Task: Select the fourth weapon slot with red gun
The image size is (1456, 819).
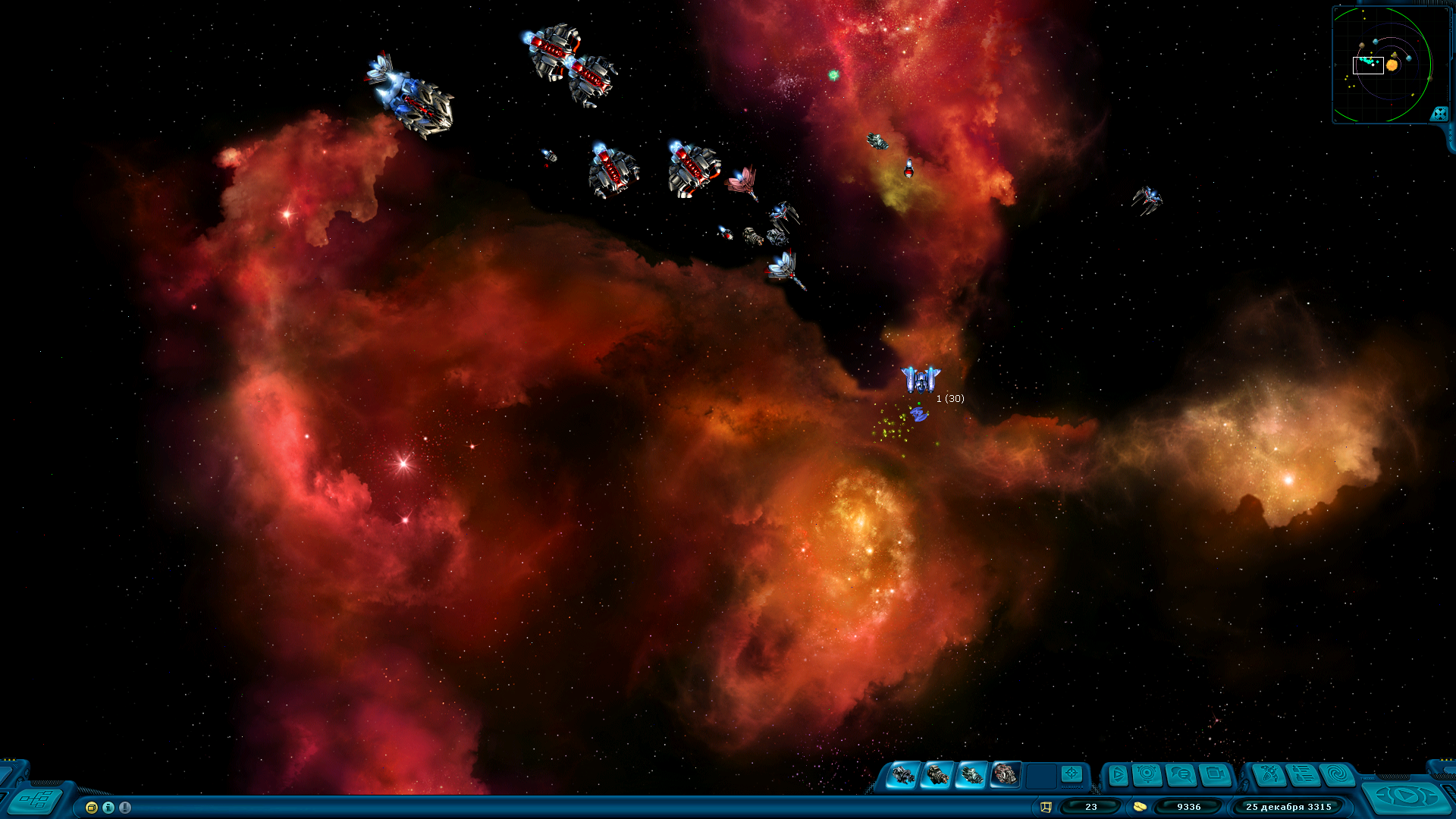Action: [x=1006, y=775]
